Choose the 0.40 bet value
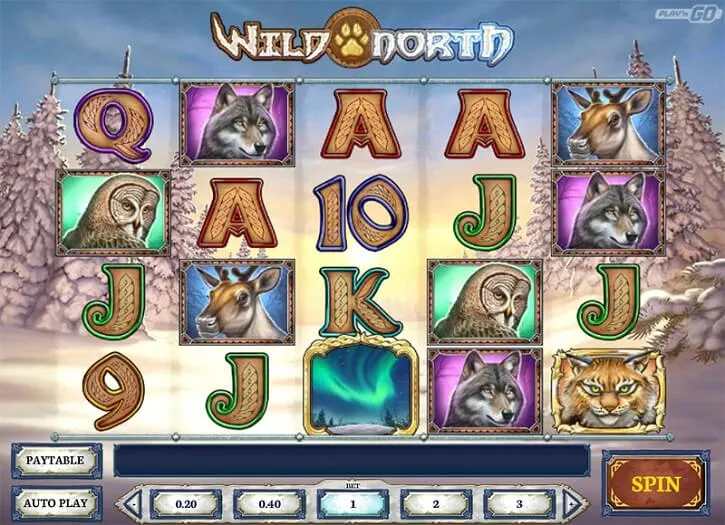Image resolution: width=725 pixels, height=525 pixels. [x=267, y=503]
